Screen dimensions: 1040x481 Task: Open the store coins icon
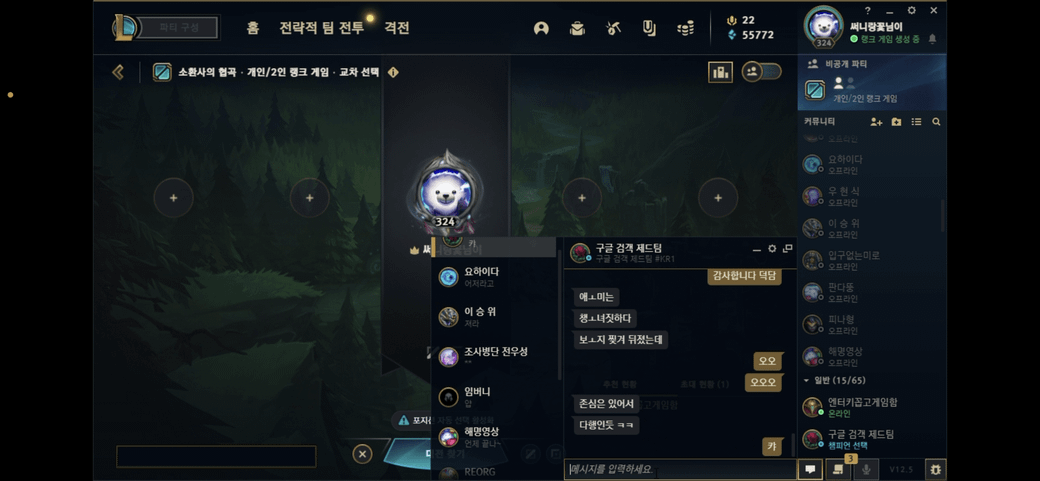coord(685,29)
